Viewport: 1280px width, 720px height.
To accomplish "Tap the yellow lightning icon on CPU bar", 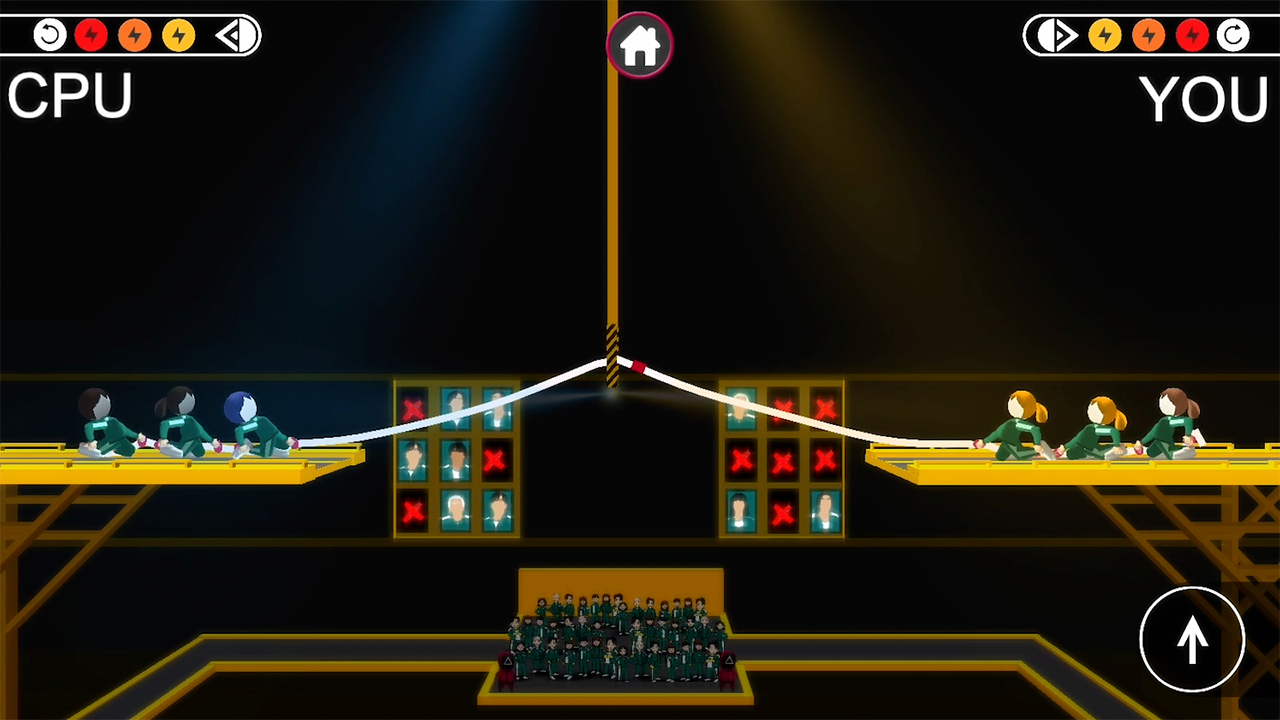I will coord(178,35).
